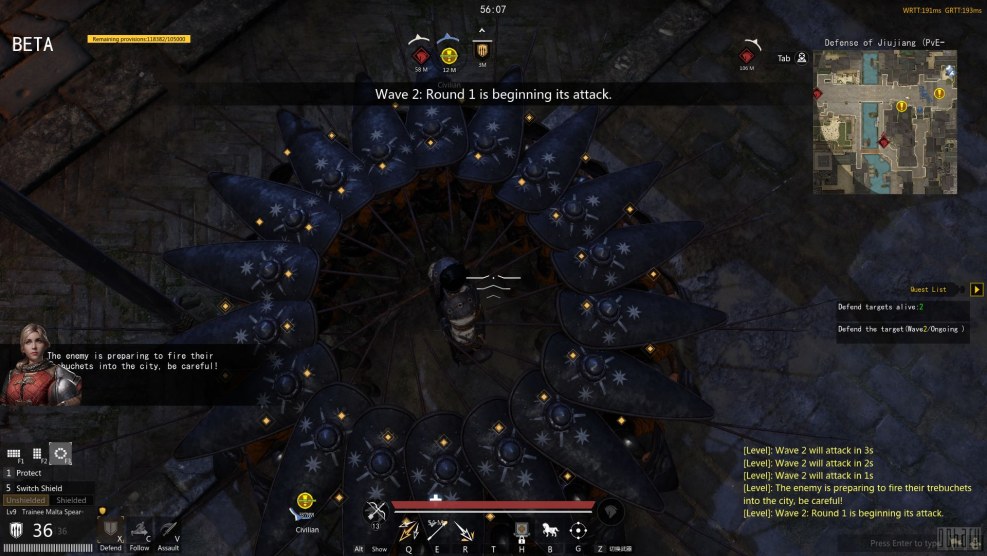Click the locked shield item slot
Viewport: 987px width, 556px height.
coord(521,530)
